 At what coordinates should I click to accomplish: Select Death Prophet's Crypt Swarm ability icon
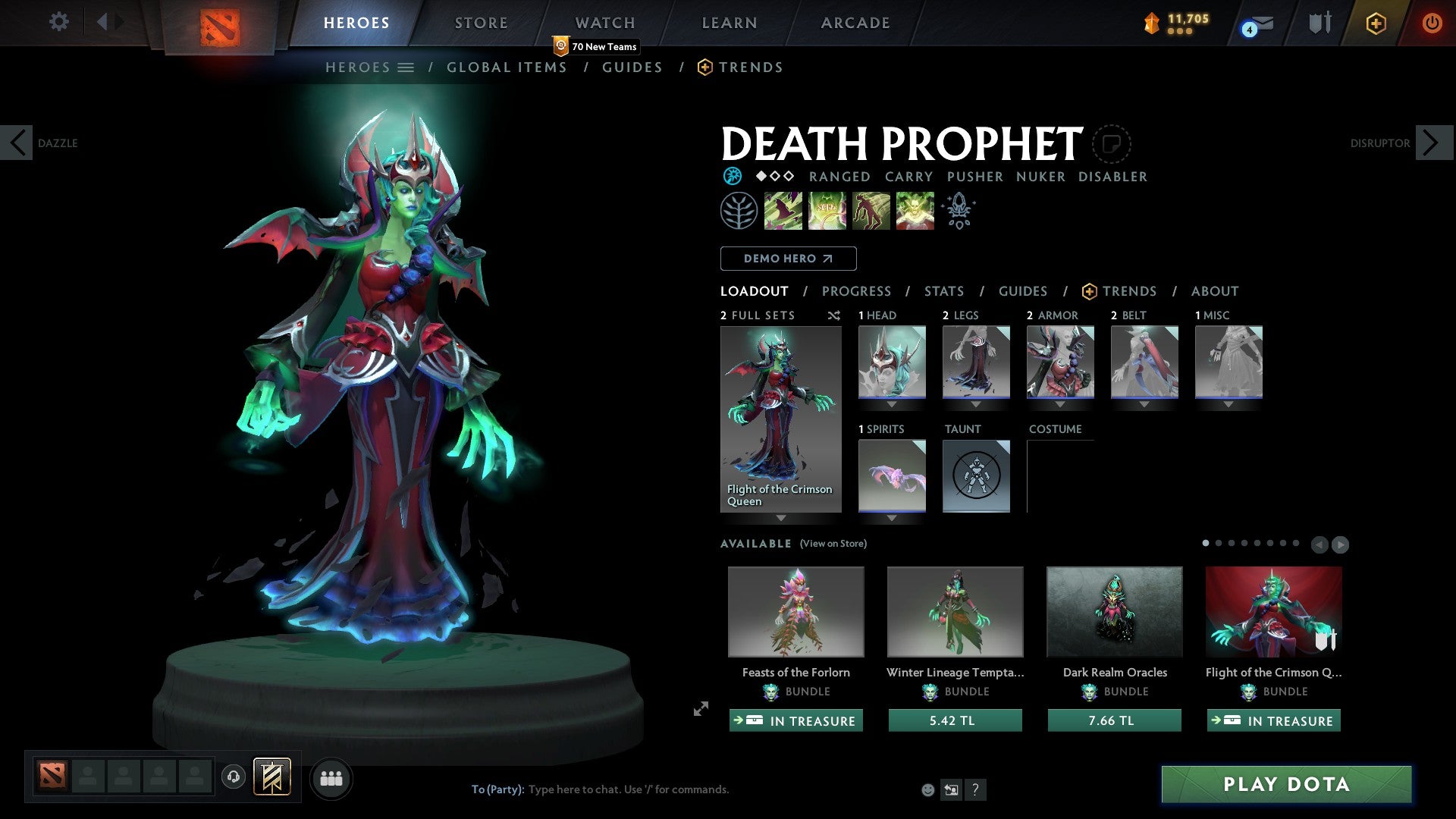coord(783,210)
